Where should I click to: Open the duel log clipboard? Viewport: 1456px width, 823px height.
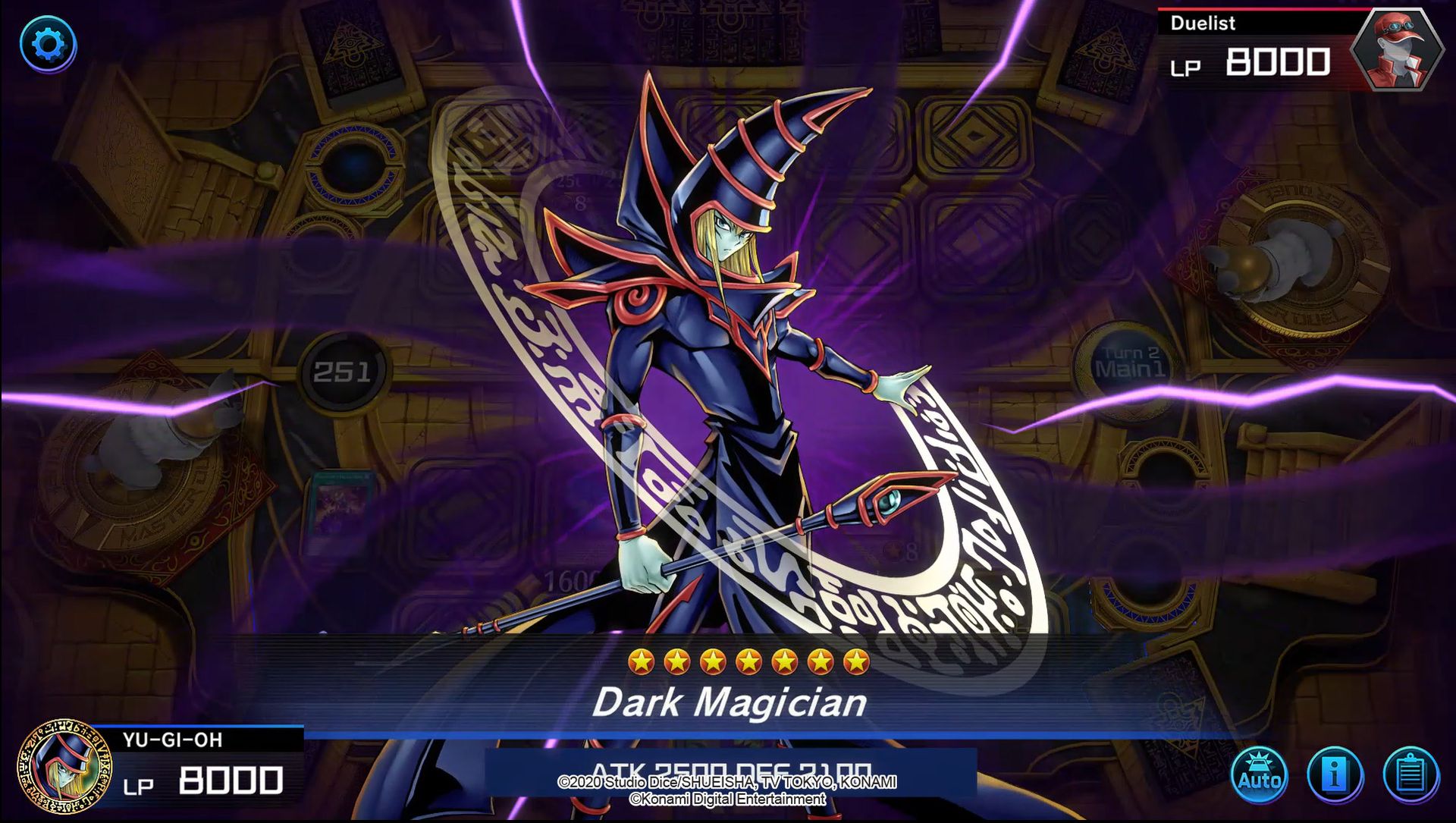1410,774
